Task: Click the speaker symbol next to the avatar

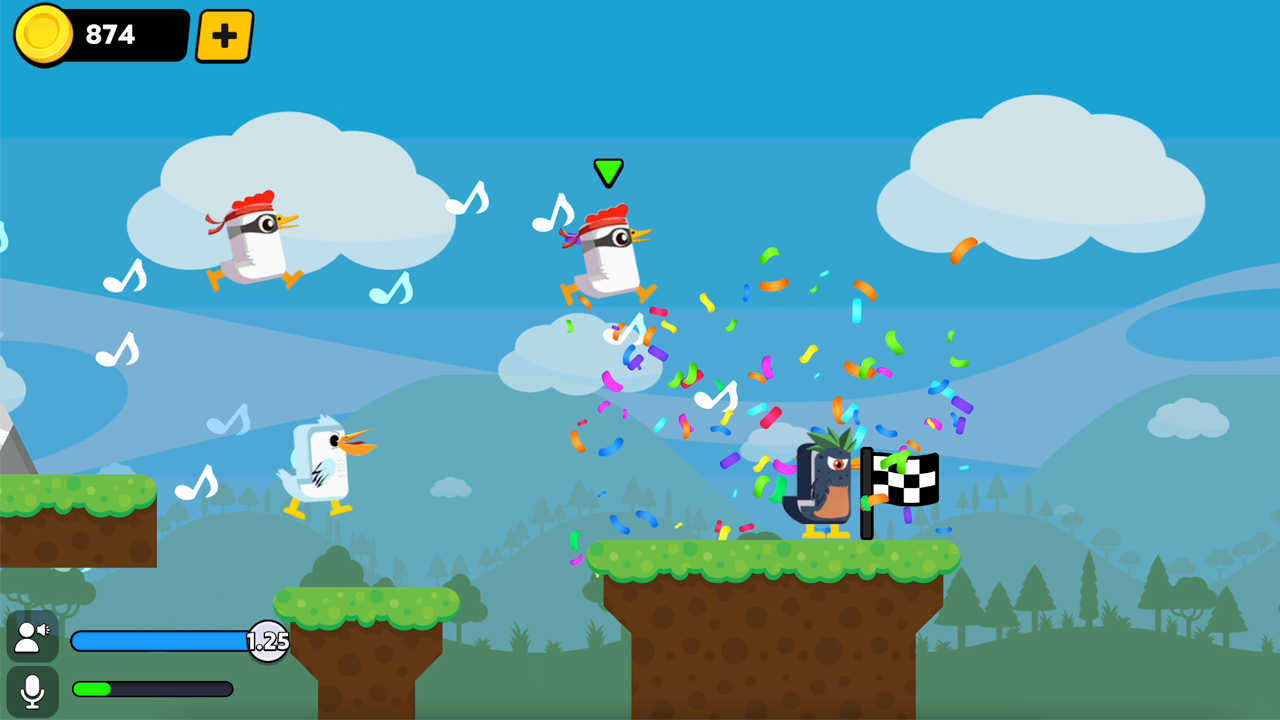Action: coord(41,630)
